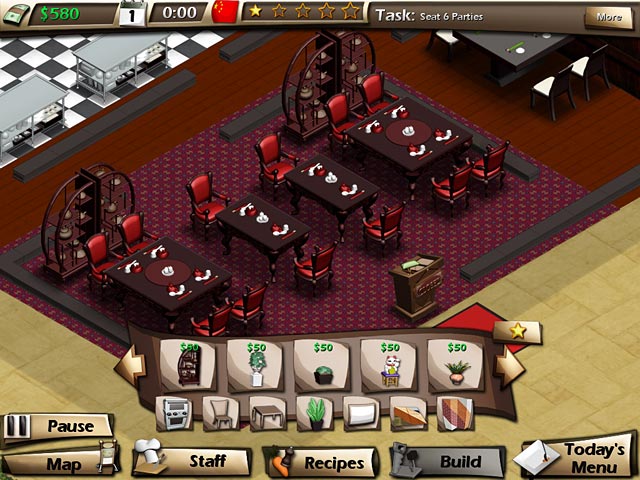Switch to the tables category
The image size is (640, 480).
pyautogui.click(x=266, y=412)
